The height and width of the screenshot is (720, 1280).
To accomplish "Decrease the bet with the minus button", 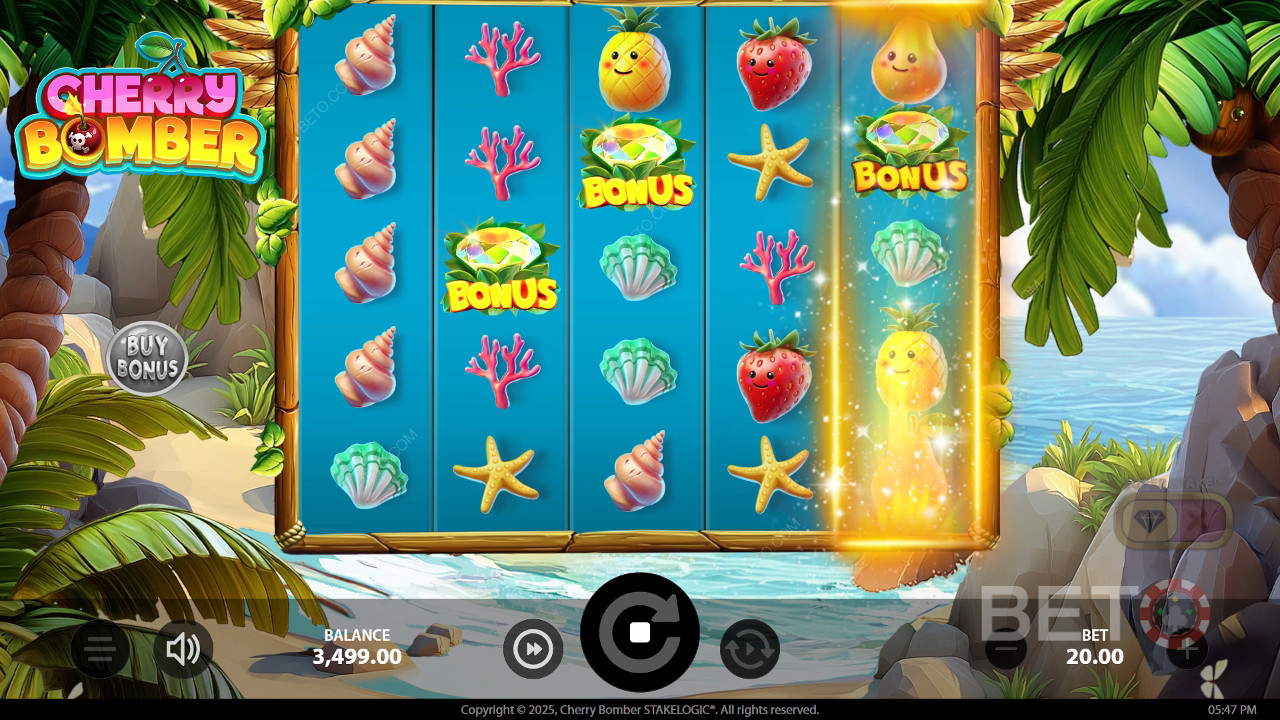I will pyautogui.click(x=1006, y=650).
